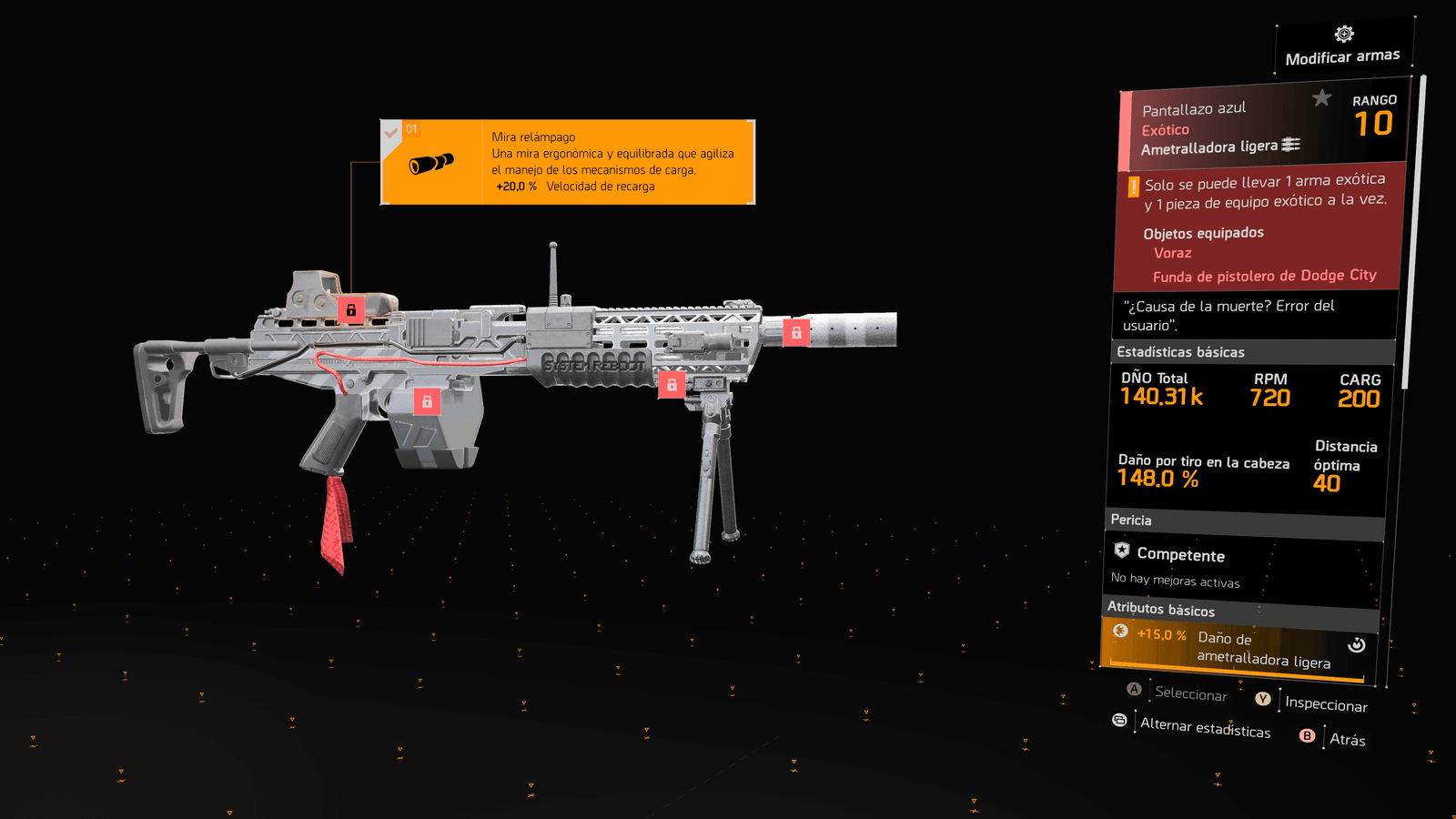Screen dimensions: 1456x819
Task: Select the locked magazine mod slot
Action: [x=427, y=401]
